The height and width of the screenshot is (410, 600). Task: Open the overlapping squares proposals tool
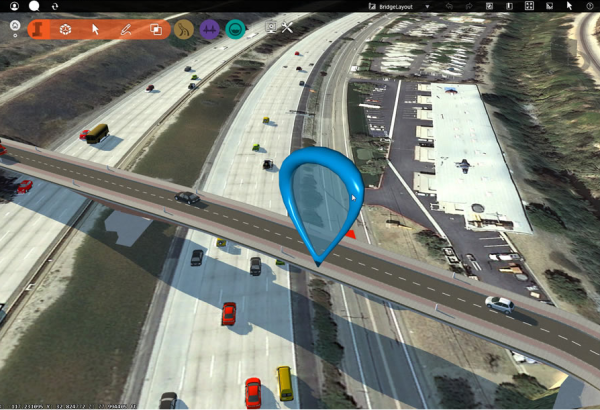click(x=156, y=30)
